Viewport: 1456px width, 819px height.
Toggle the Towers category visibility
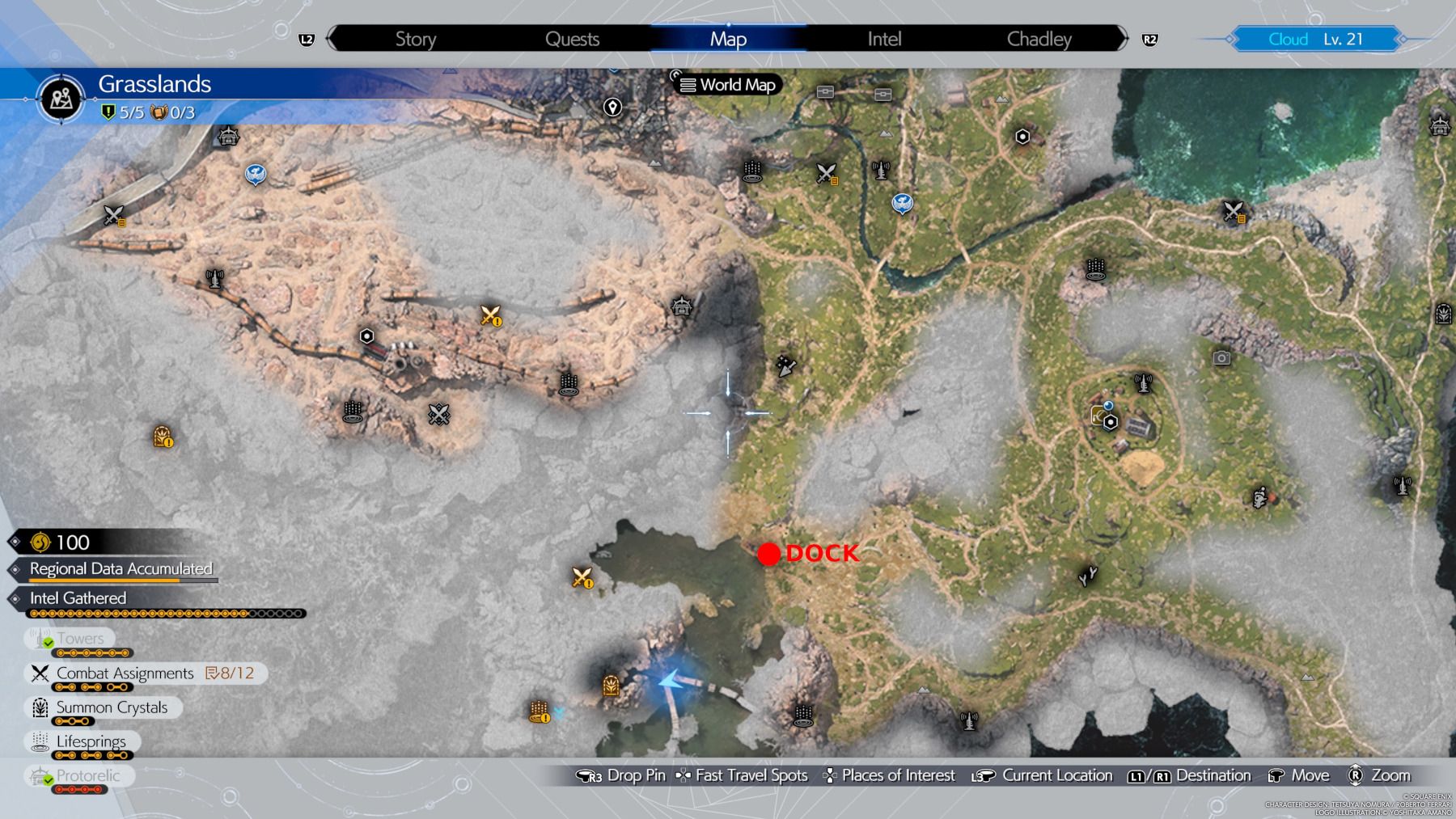tap(77, 638)
